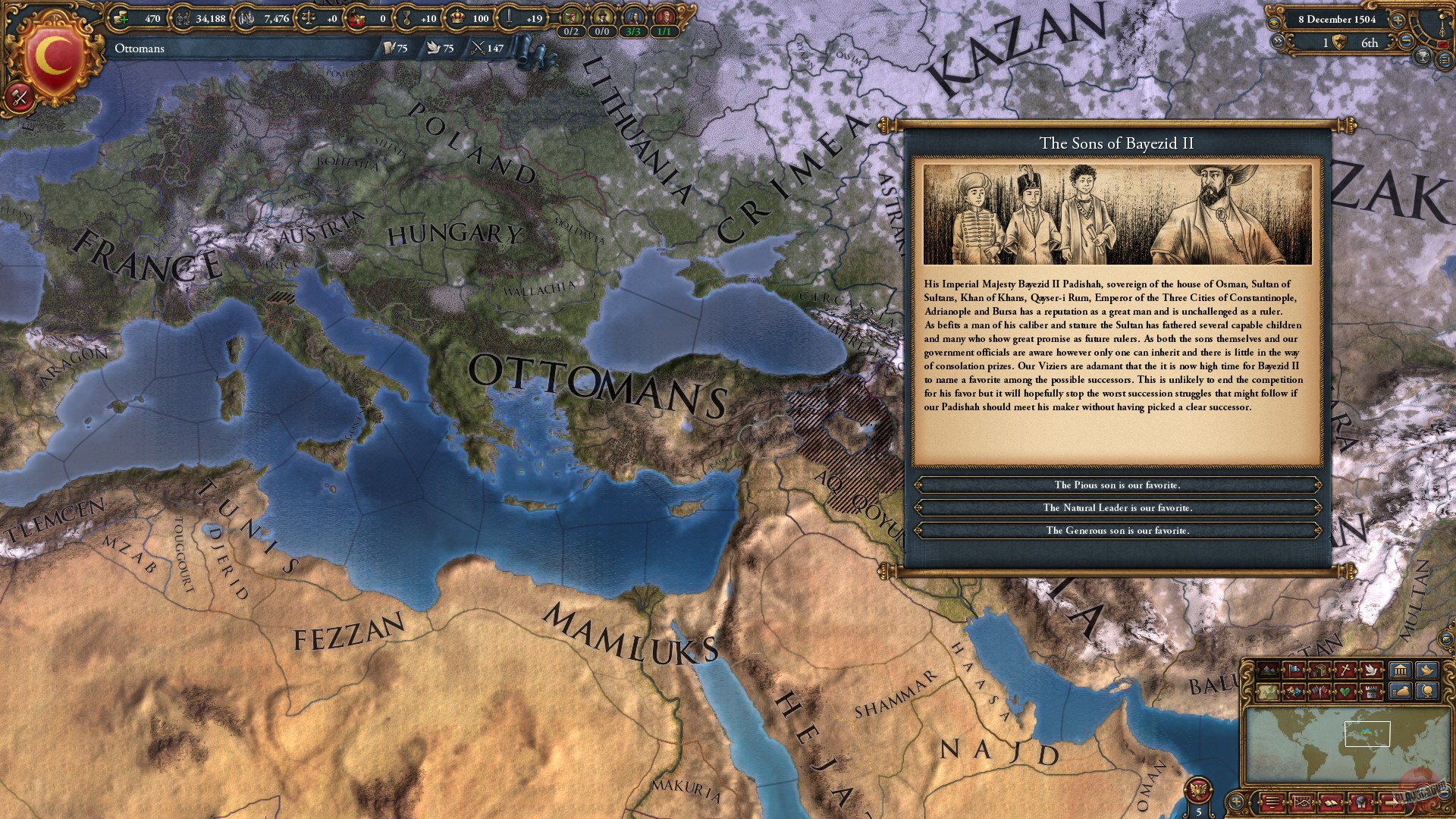
Task: Choose "The Pious son is our favorite"
Action: point(1115,485)
